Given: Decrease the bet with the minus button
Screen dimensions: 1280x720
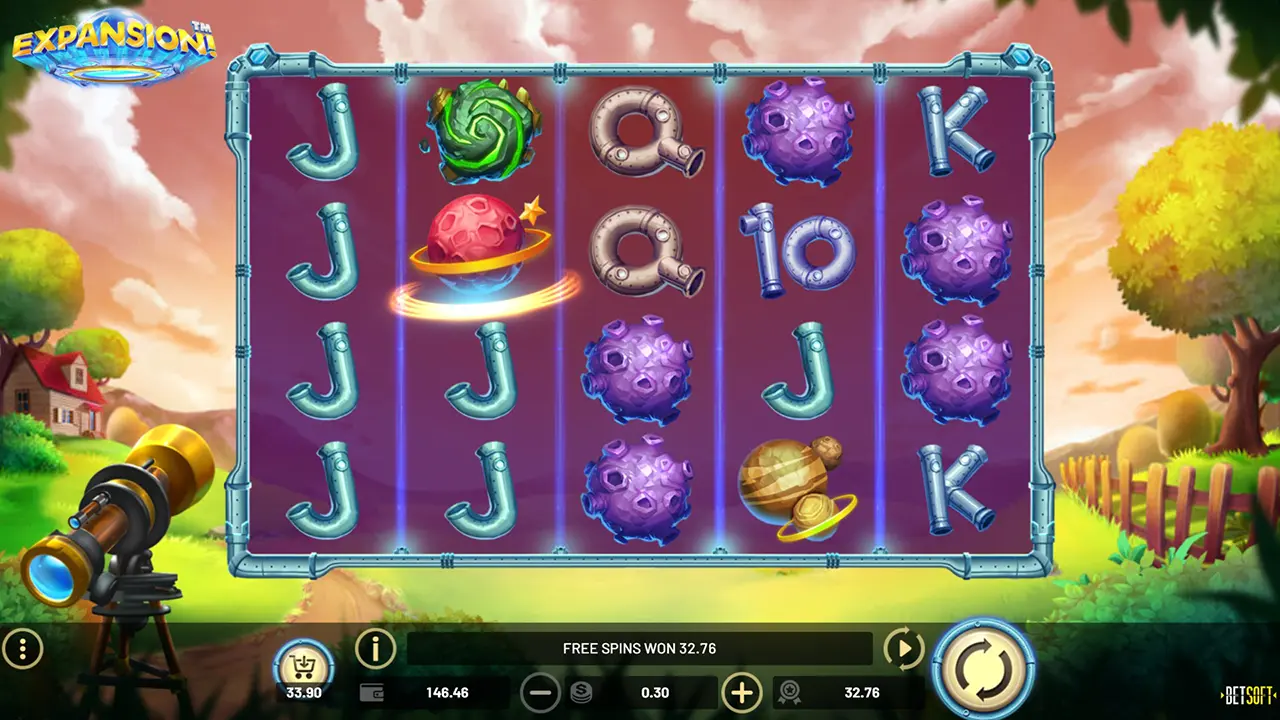Looking at the screenshot, I should 540,692.
